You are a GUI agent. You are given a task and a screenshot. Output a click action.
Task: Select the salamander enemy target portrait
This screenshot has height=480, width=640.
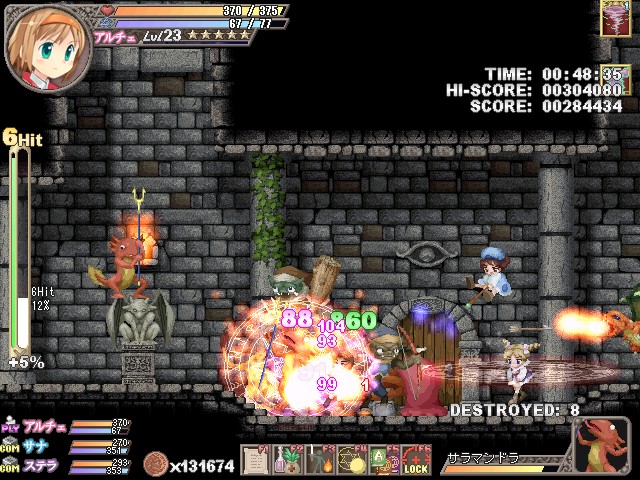point(602,446)
